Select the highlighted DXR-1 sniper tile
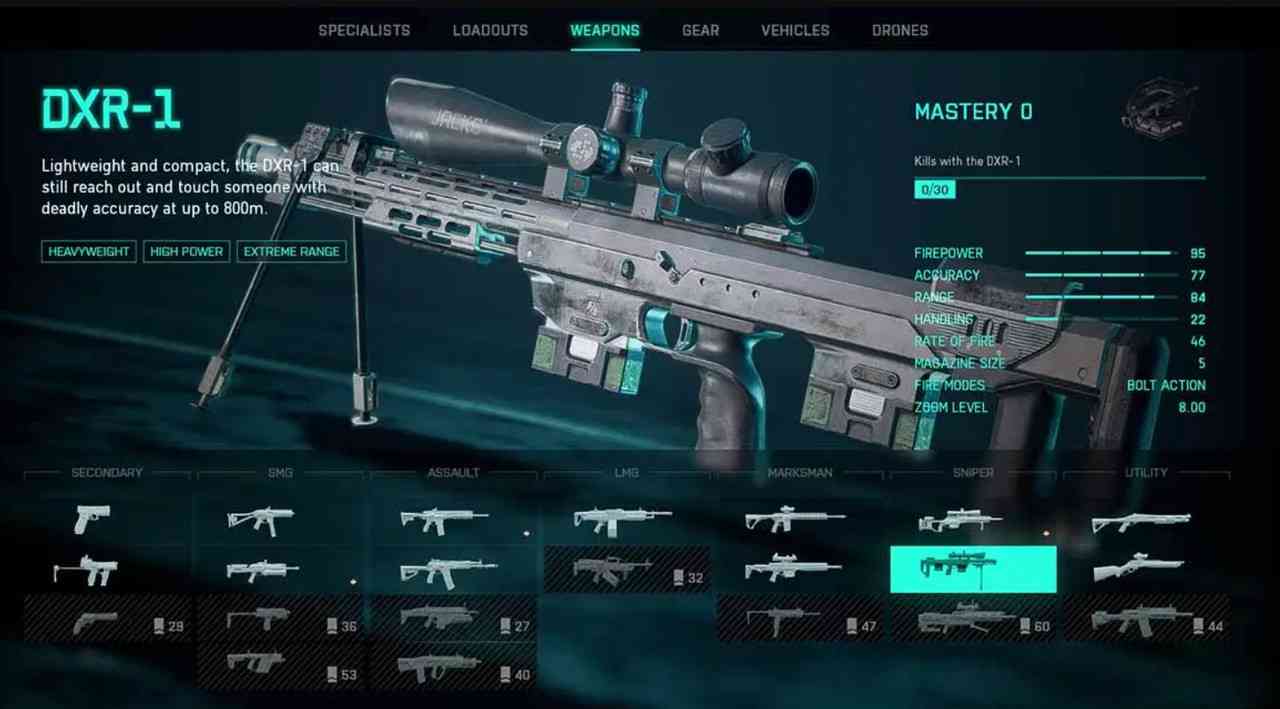1280x709 pixels. pyautogui.click(x=973, y=569)
